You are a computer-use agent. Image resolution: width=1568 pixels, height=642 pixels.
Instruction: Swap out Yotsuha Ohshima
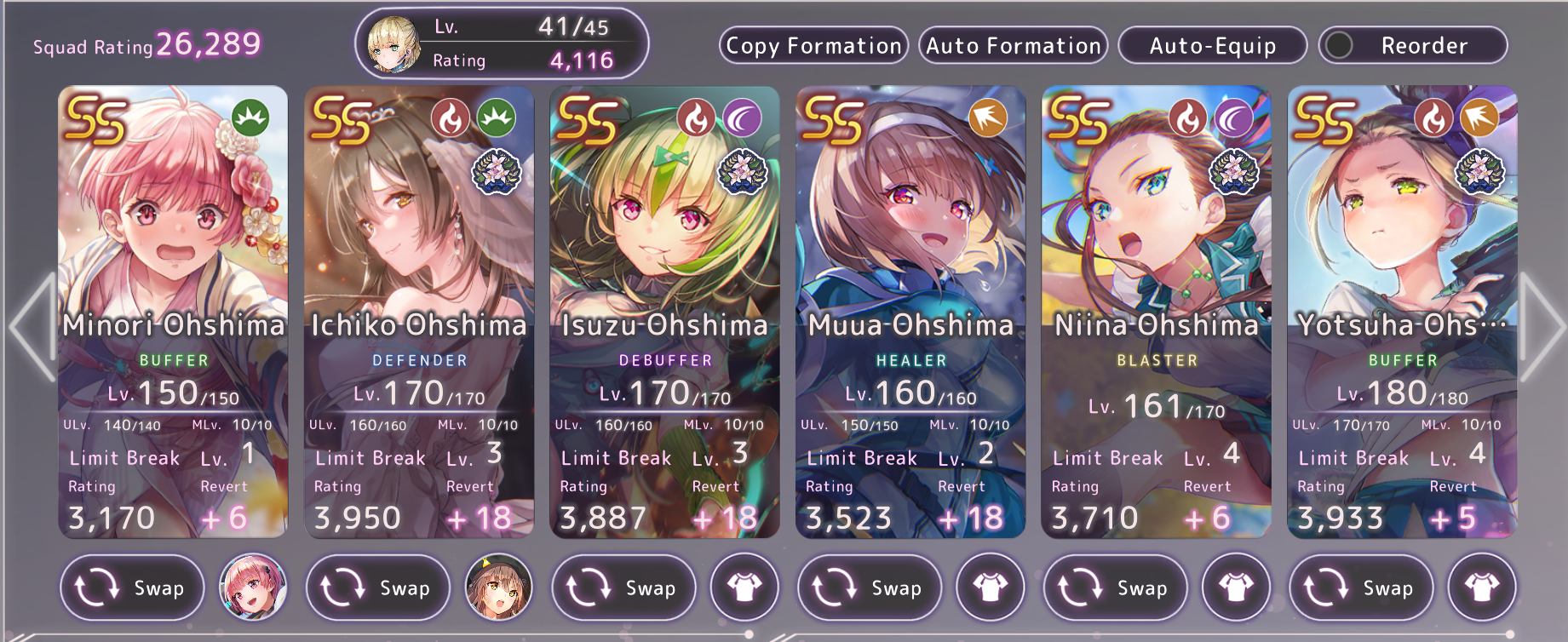(x=1361, y=588)
